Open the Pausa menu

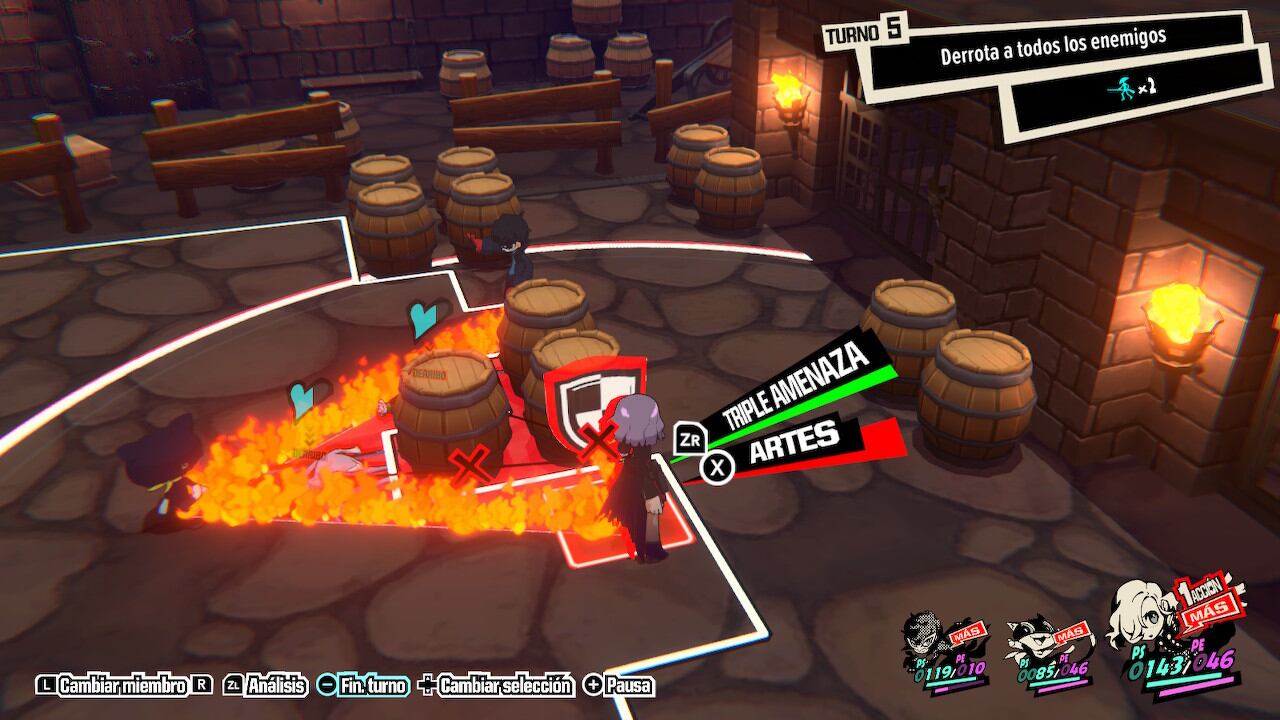(619, 685)
